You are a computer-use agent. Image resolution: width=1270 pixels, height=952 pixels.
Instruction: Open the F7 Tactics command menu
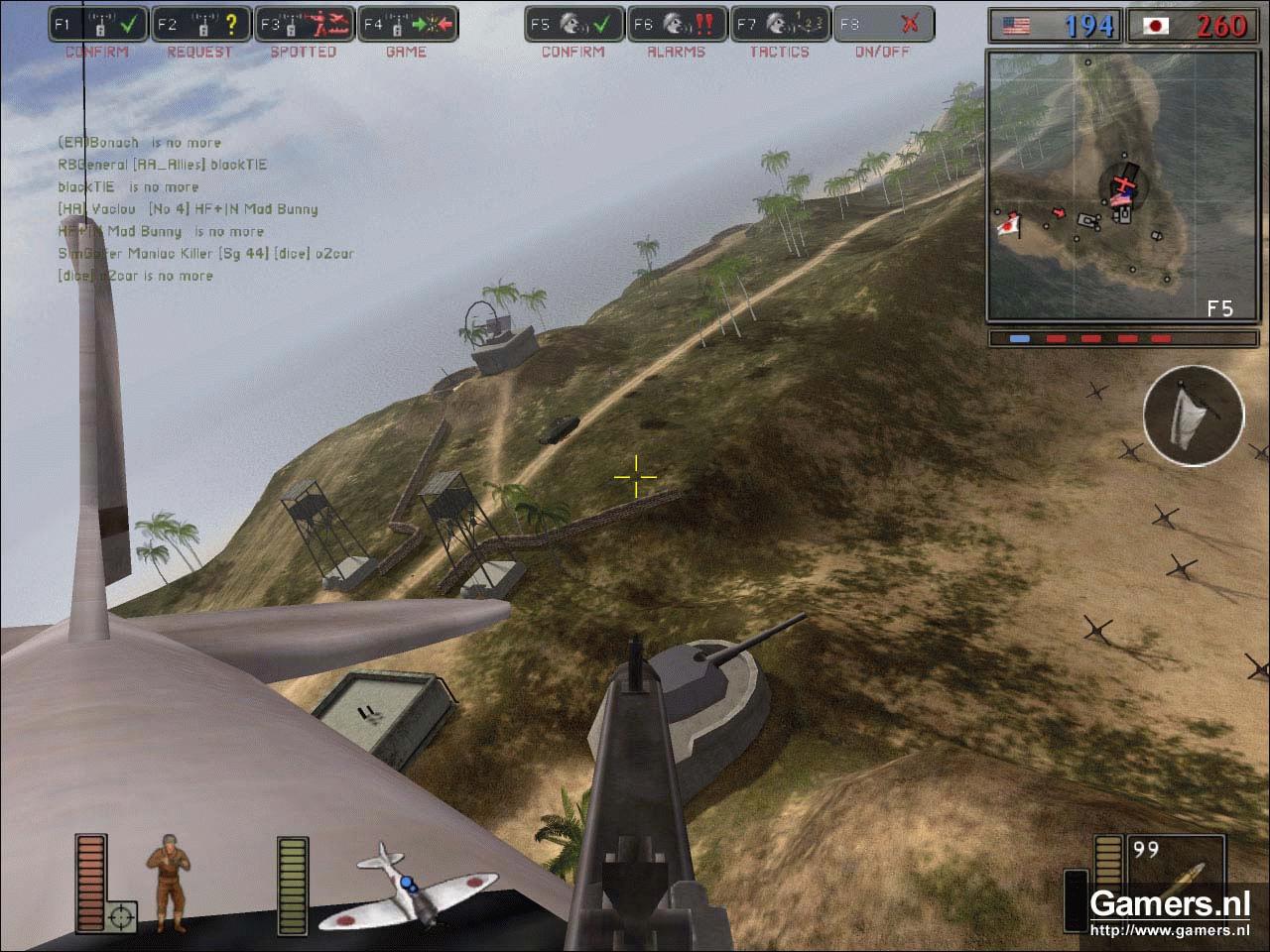tap(780, 24)
